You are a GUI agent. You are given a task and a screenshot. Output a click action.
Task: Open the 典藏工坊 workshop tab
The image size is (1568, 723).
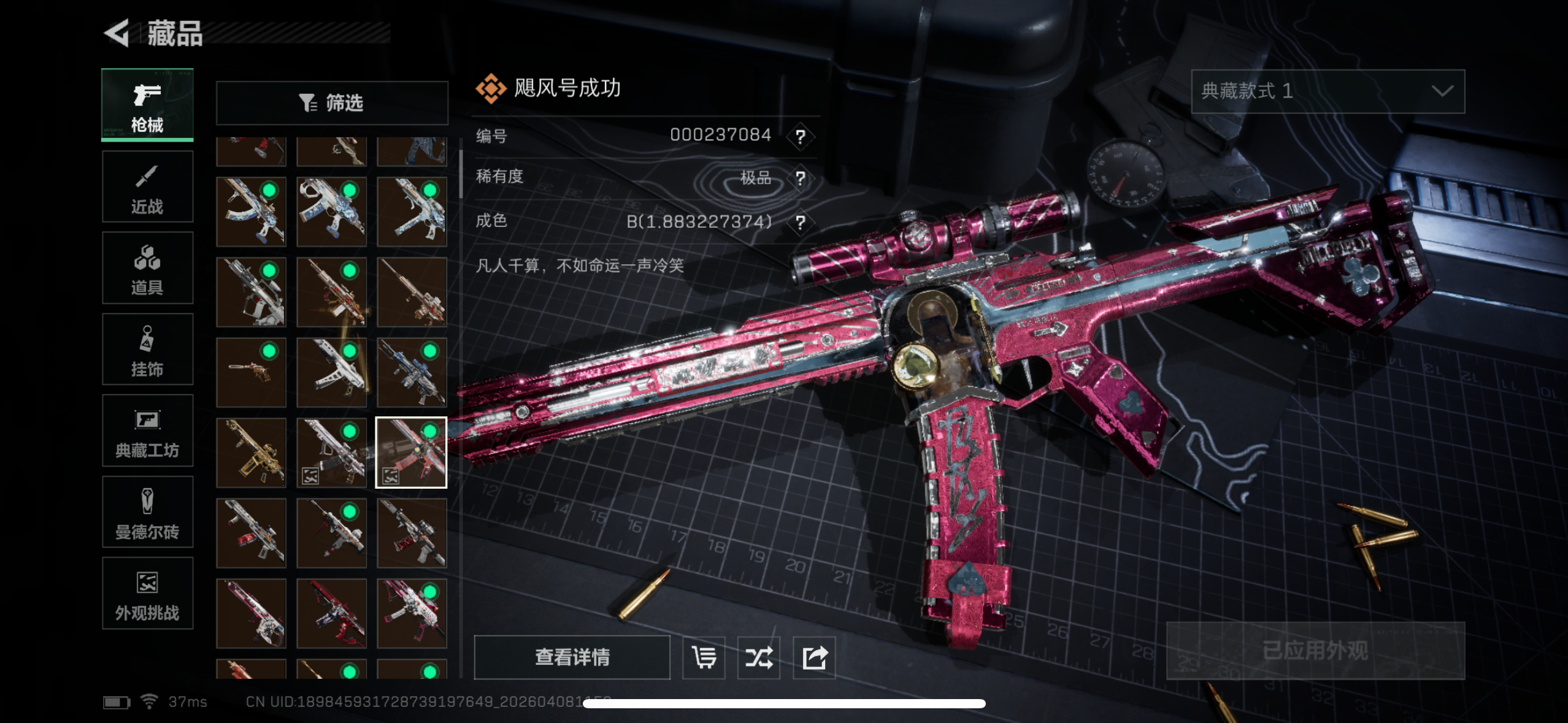pyautogui.click(x=147, y=431)
